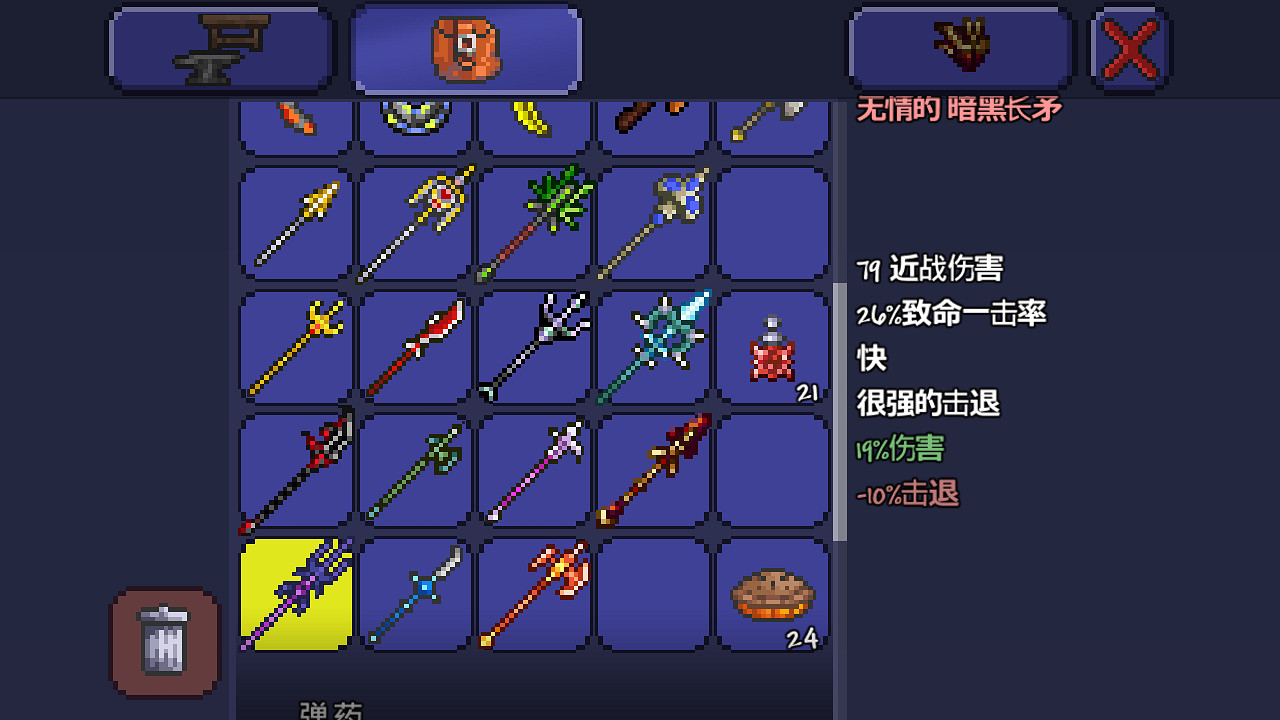
Task: Select the blue Mushroom Spear
Action: [655, 222]
